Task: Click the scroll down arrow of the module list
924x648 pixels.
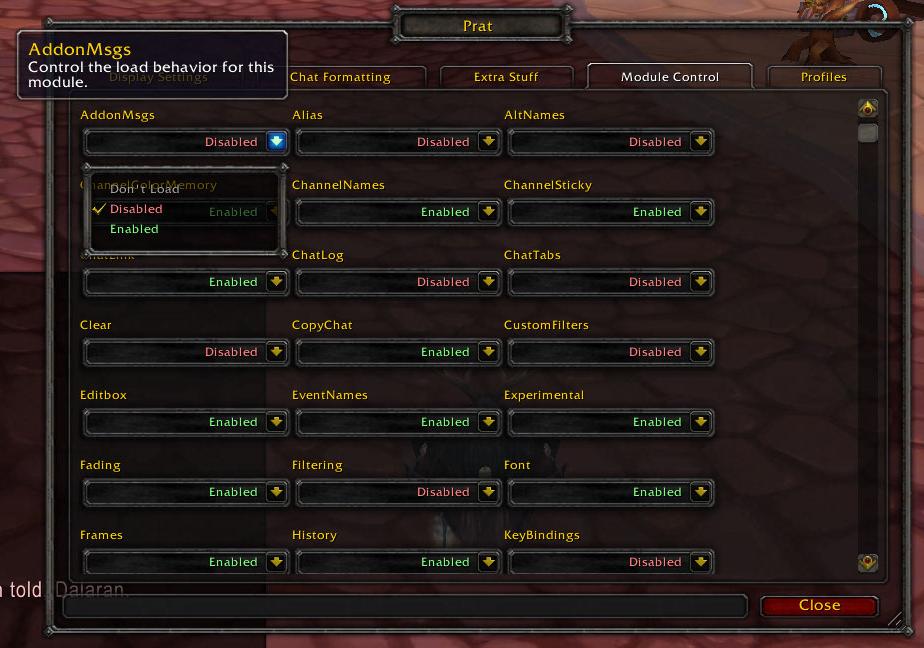Action: point(867,563)
